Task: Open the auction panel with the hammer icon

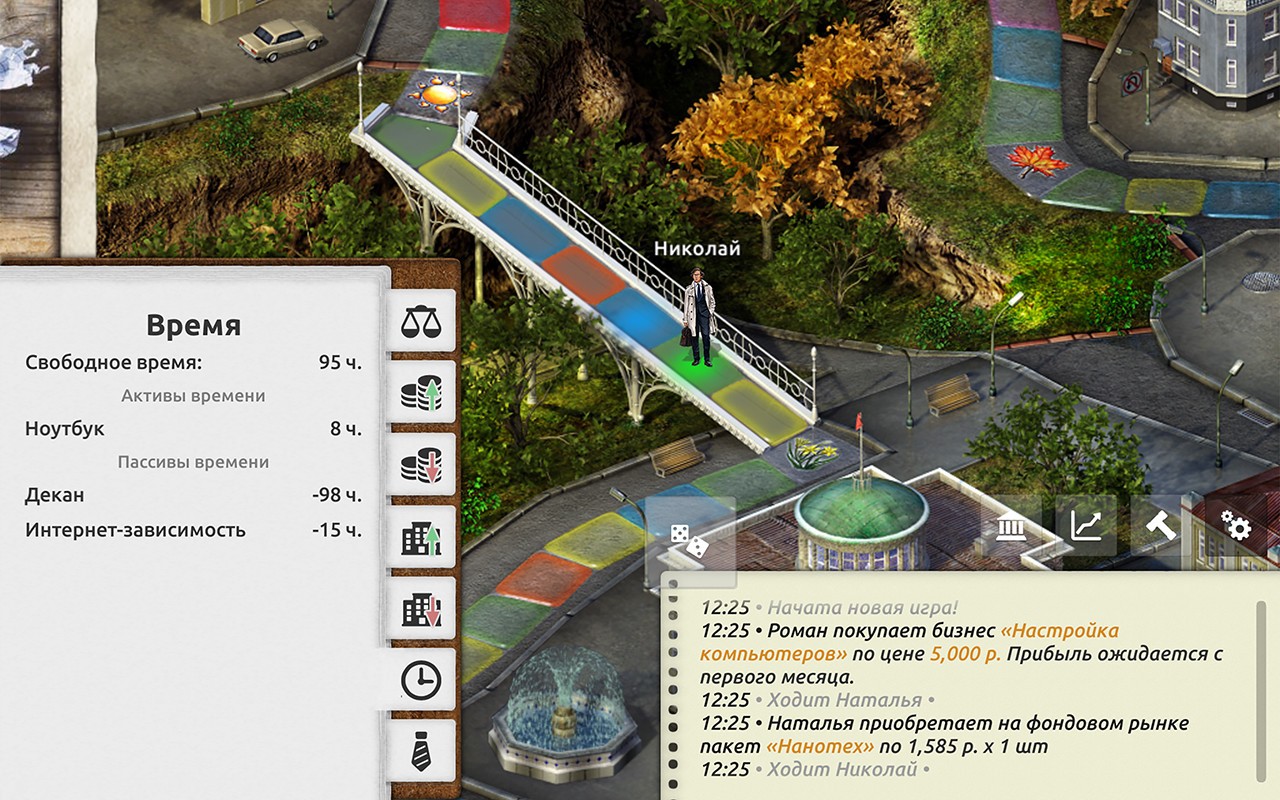Action: (x=1160, y=526)
